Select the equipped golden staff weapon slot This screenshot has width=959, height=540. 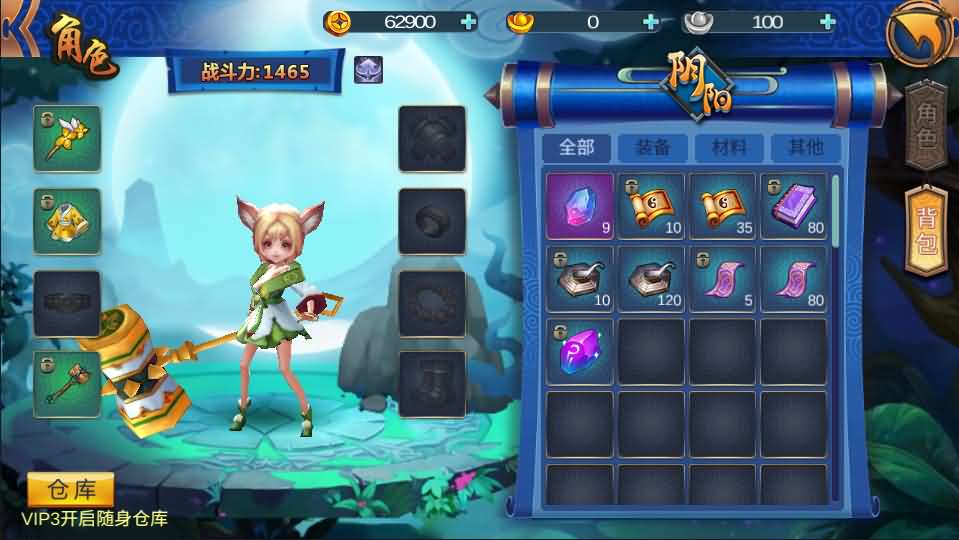[x=67, y=138]
